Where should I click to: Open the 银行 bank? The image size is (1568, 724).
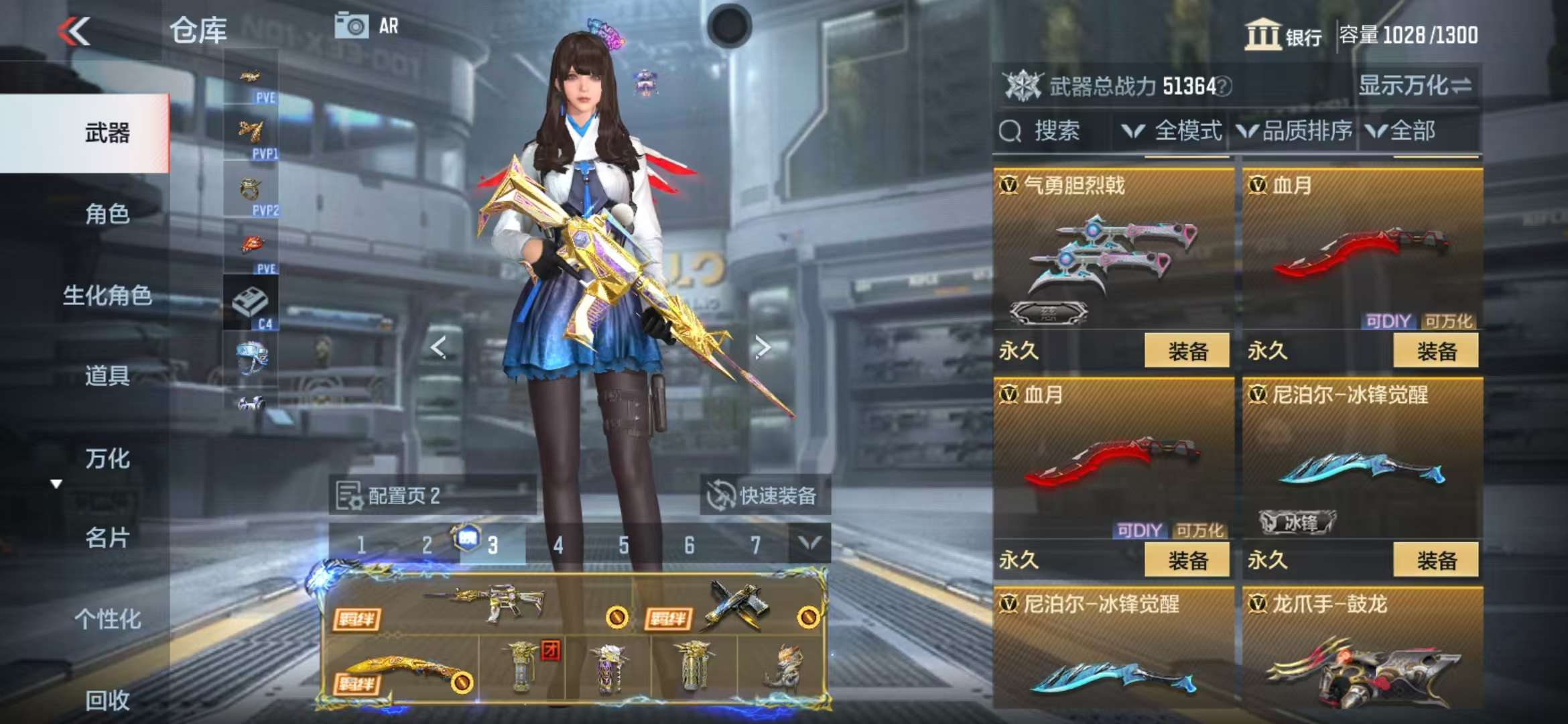(x=1283, y=35)
